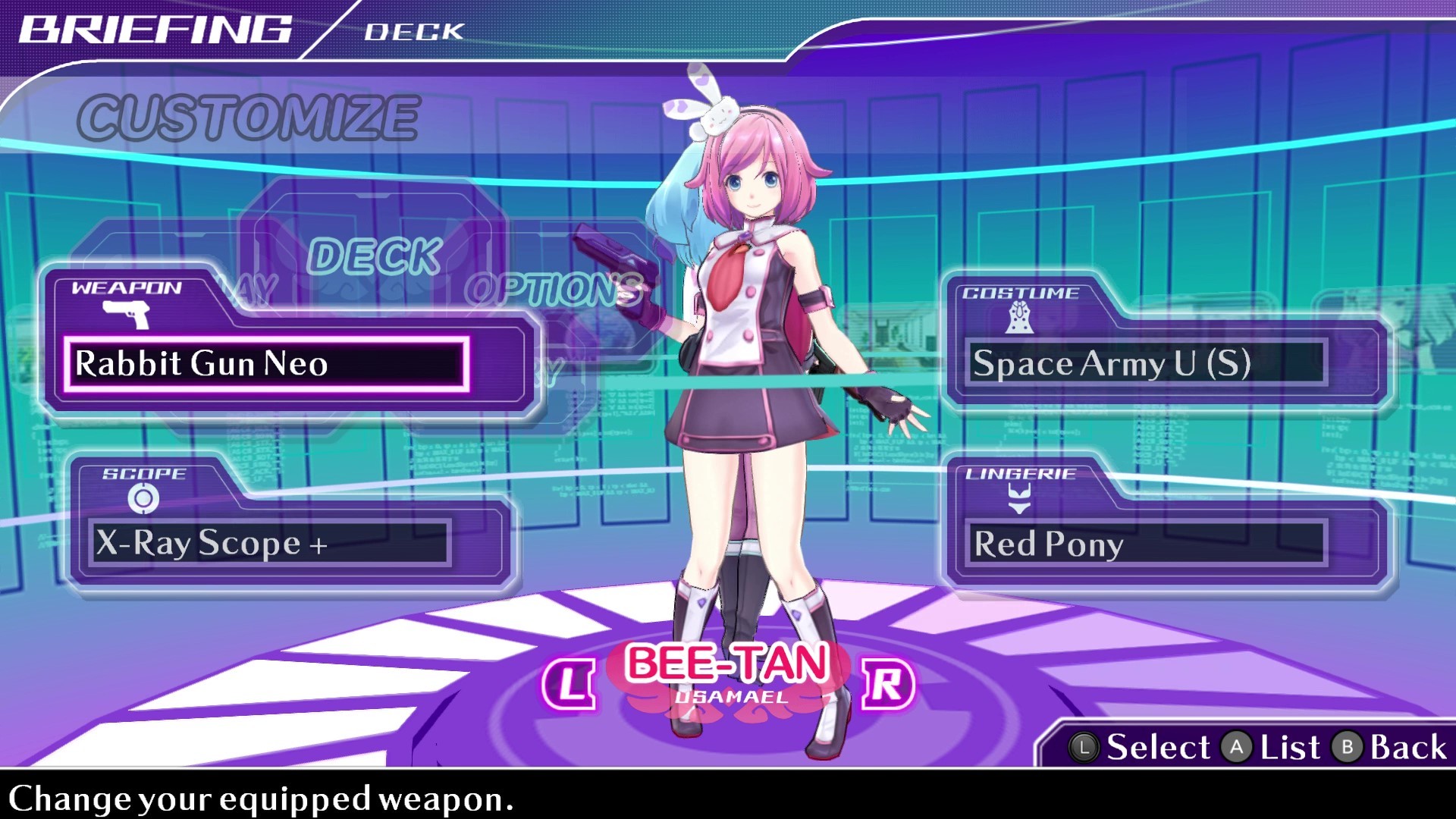The height and width of the screenshot is (819, 1456).
Task: Switch to the DECK menu heading
Action: coord(378,255)
